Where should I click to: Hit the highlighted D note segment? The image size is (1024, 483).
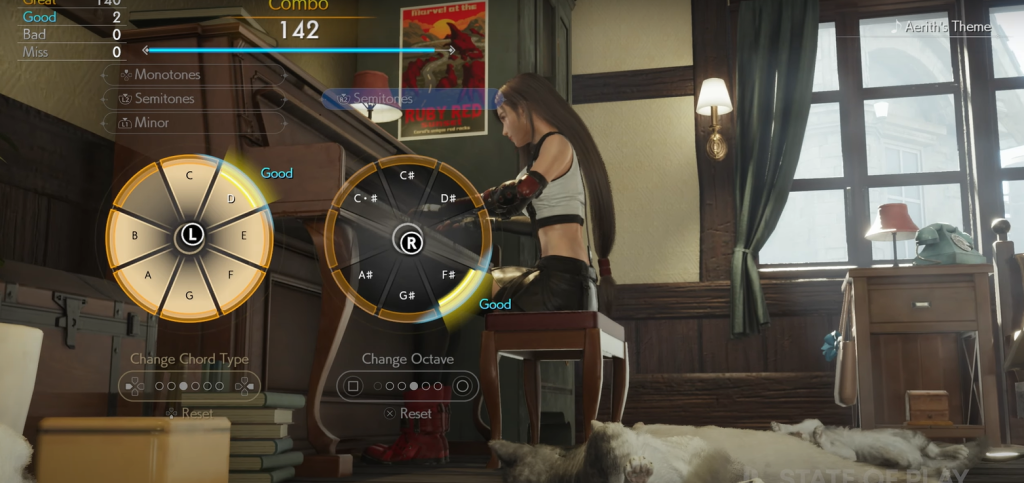point(230,198)
